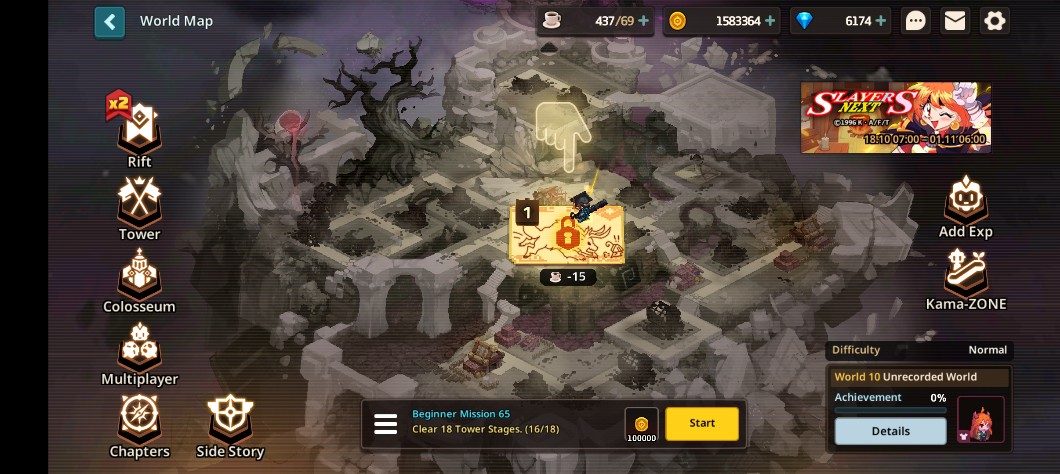
Task: Enter the Kama-ZONE
Action: click(x=965, y=278)
